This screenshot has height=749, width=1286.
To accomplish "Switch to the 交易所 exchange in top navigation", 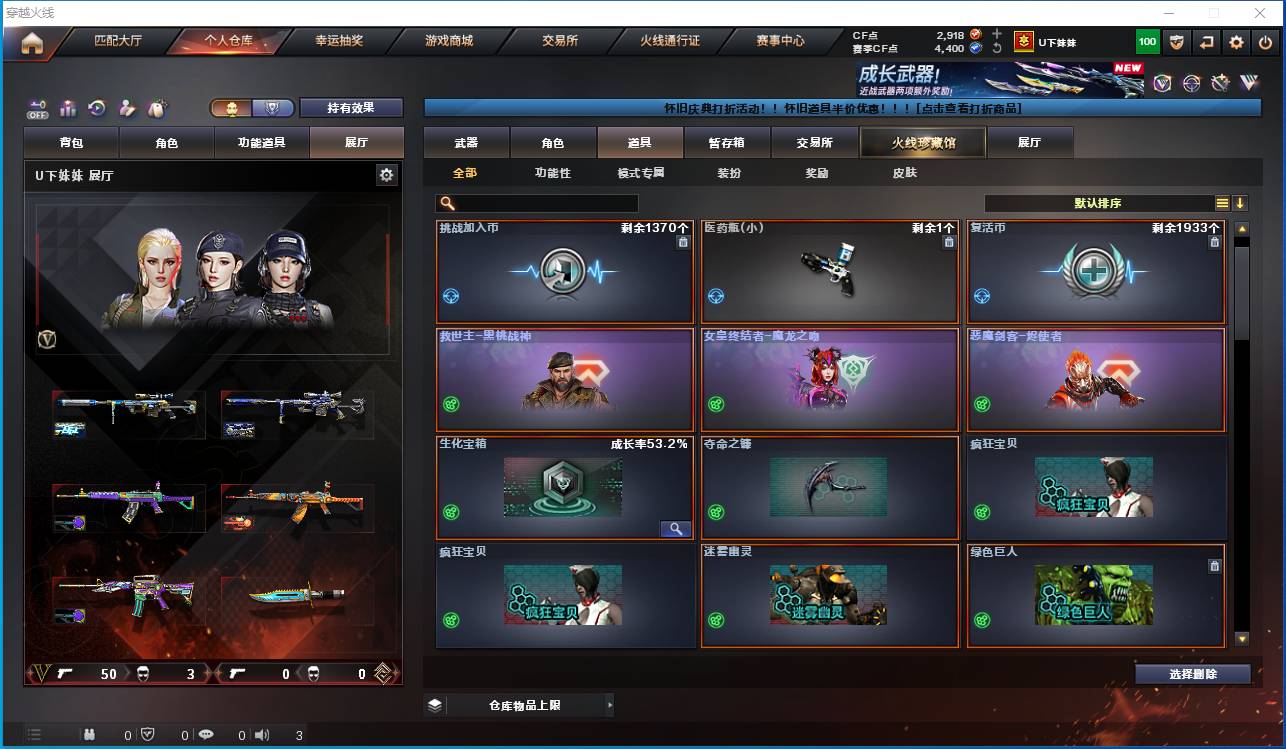I will click(x=560, y=42).
